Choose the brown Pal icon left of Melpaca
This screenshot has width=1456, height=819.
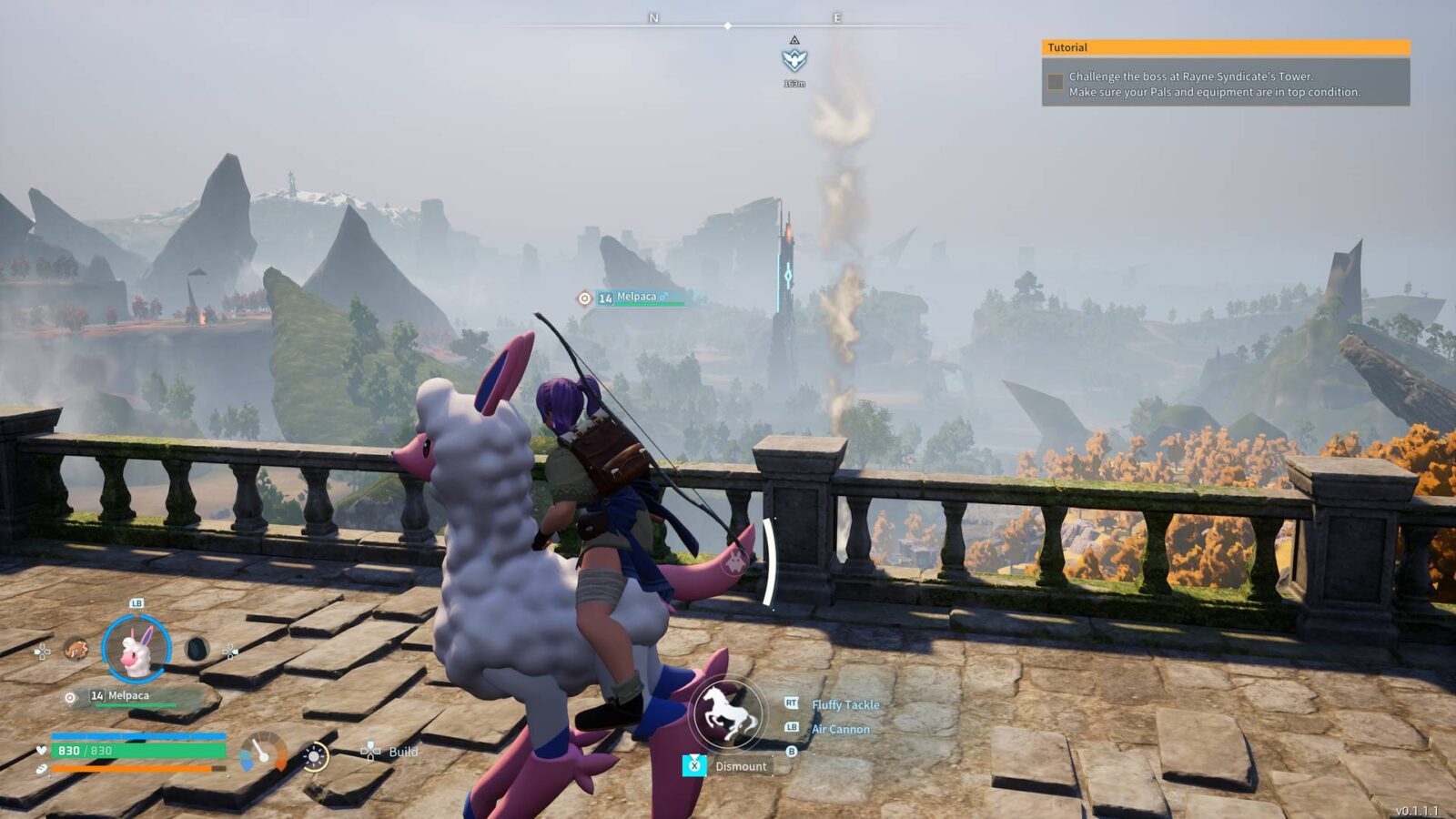pyautogui.click(x=76, y=650)
